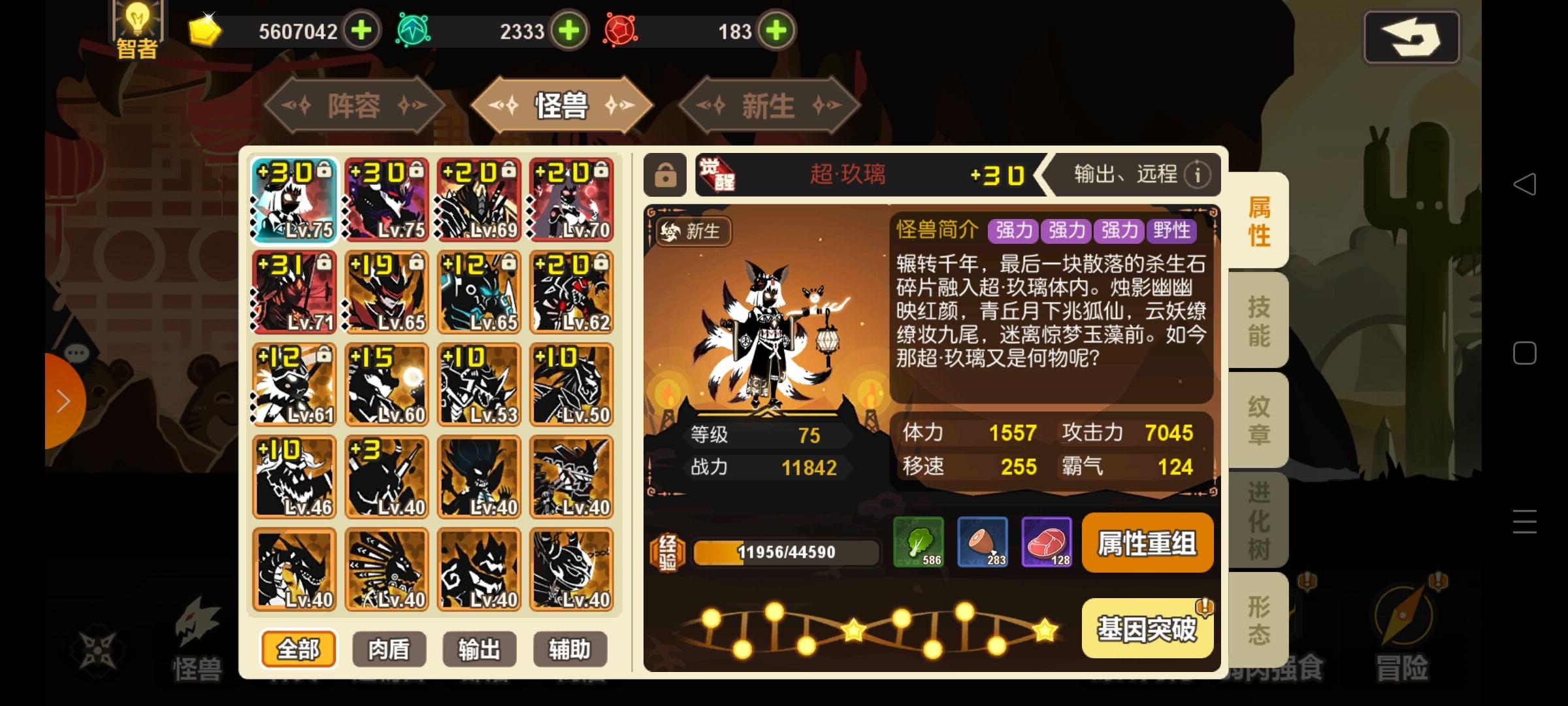The width and height of the screenshot is (1568, 706).
Task: Tap the green gem currency plus icon
Action: [x=570, y=31]
